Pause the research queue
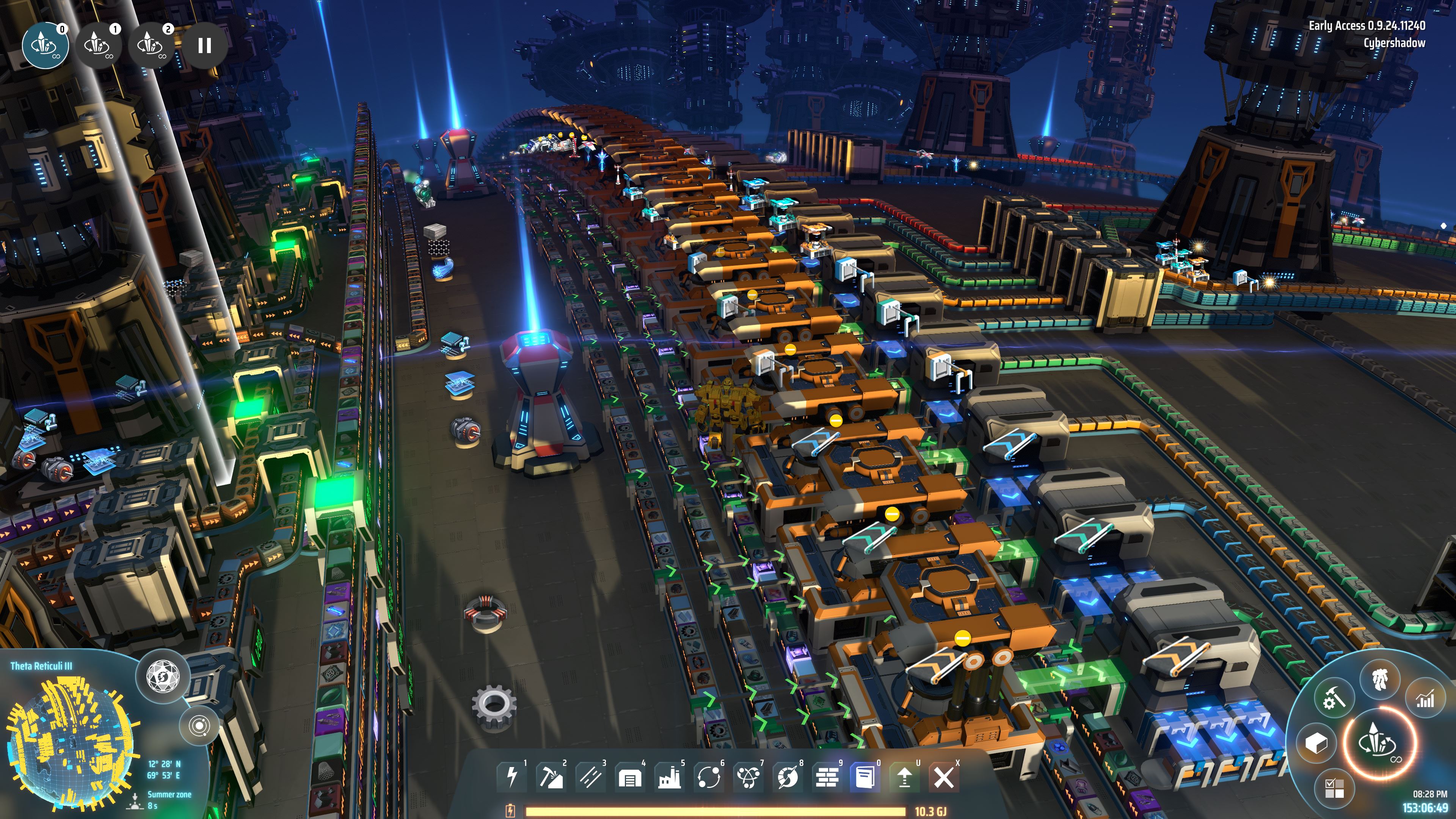This screenshot has width=1456, height=819. (x=205, y=45)
